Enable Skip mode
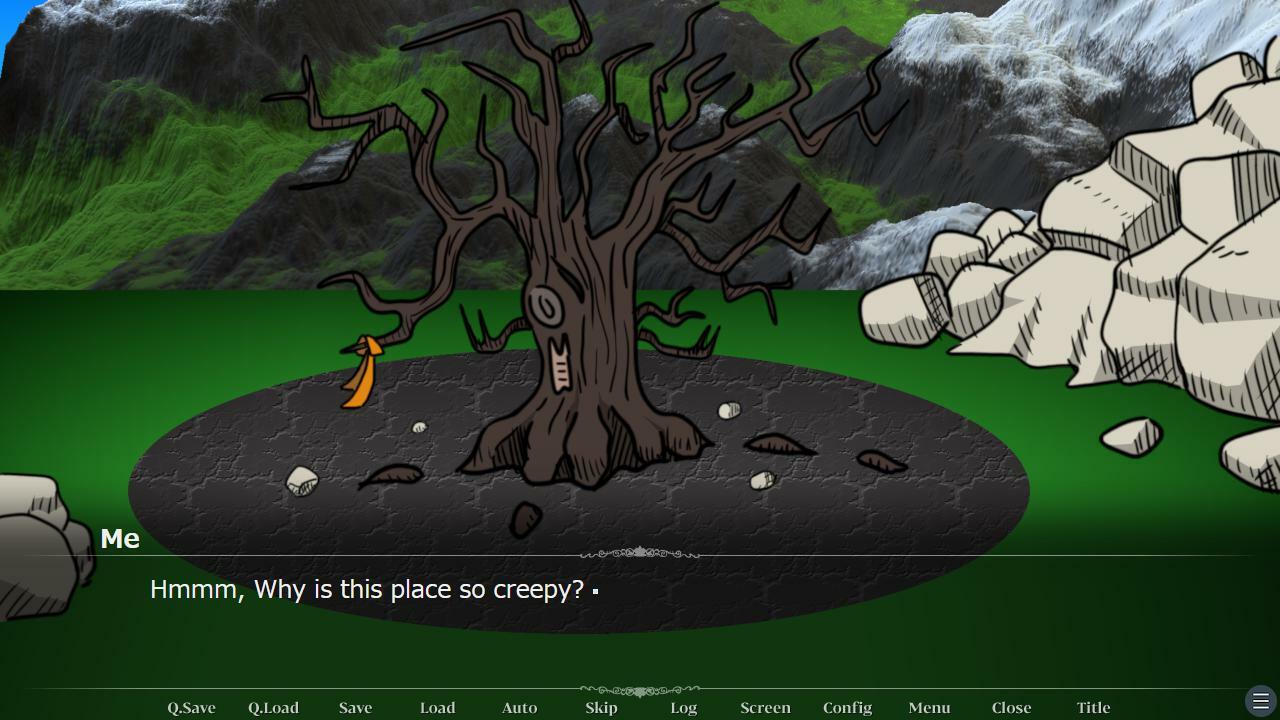Image resolution: width=1280 pixels, height=720 pixels. [x=601, y=707]
